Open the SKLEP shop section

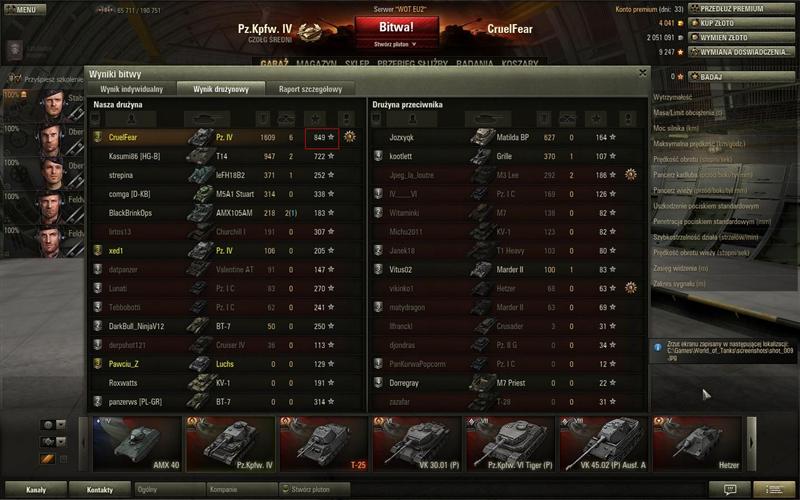(x=357, y=60)
